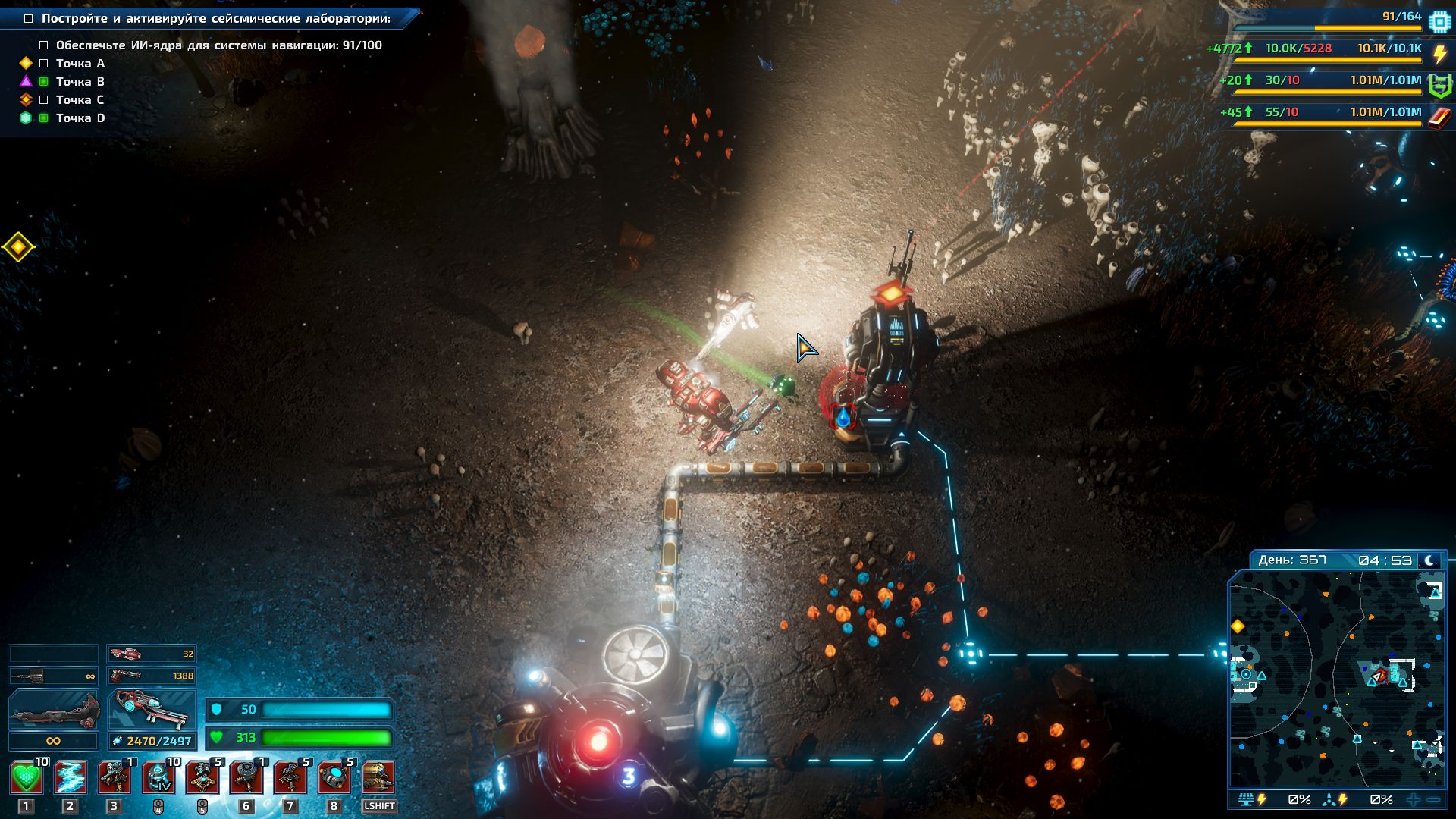
Task: Click the yellow diamond offscreen objective indicator
Action: [18, 246]
